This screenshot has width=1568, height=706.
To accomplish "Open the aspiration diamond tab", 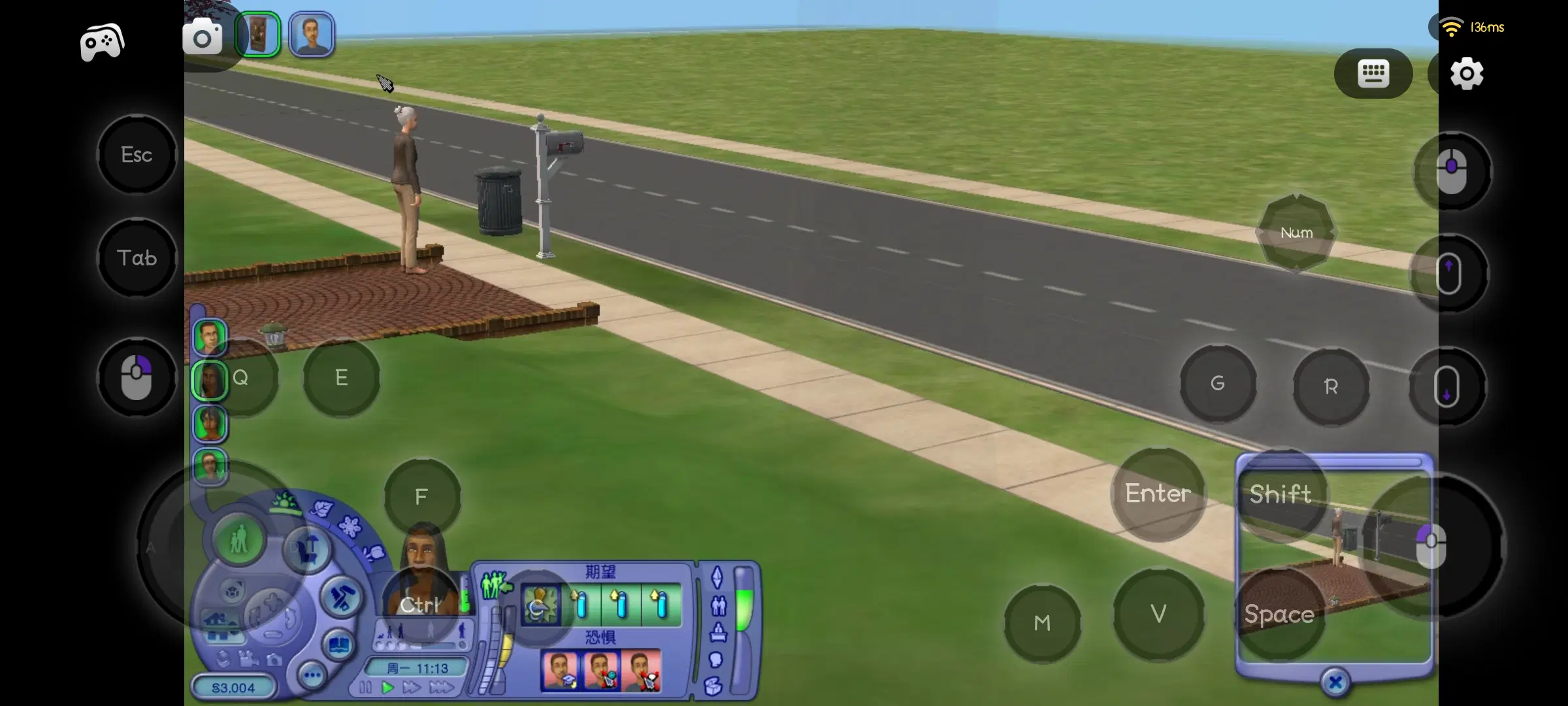I will pos(717,577).
